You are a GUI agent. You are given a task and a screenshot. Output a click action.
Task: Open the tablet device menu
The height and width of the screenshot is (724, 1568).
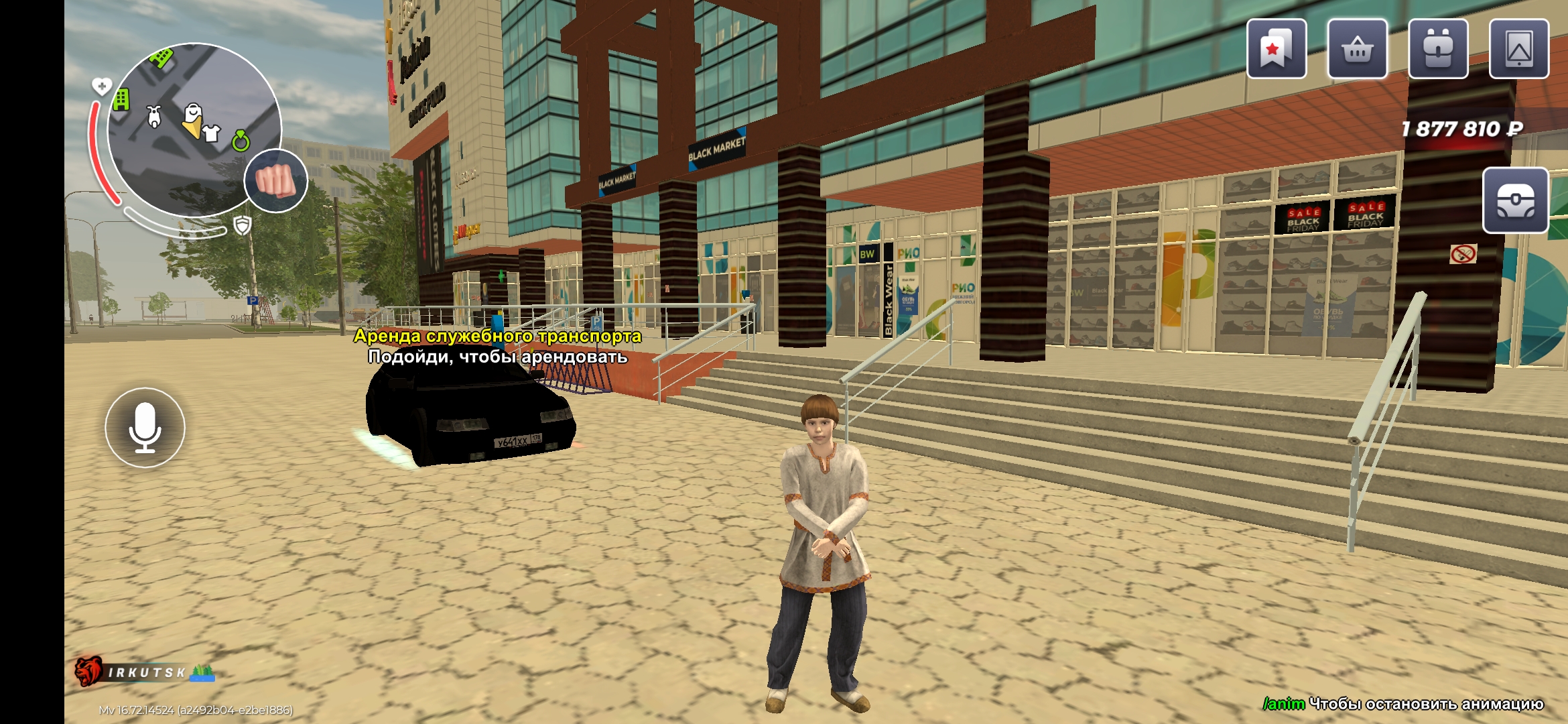point(1518,49)
